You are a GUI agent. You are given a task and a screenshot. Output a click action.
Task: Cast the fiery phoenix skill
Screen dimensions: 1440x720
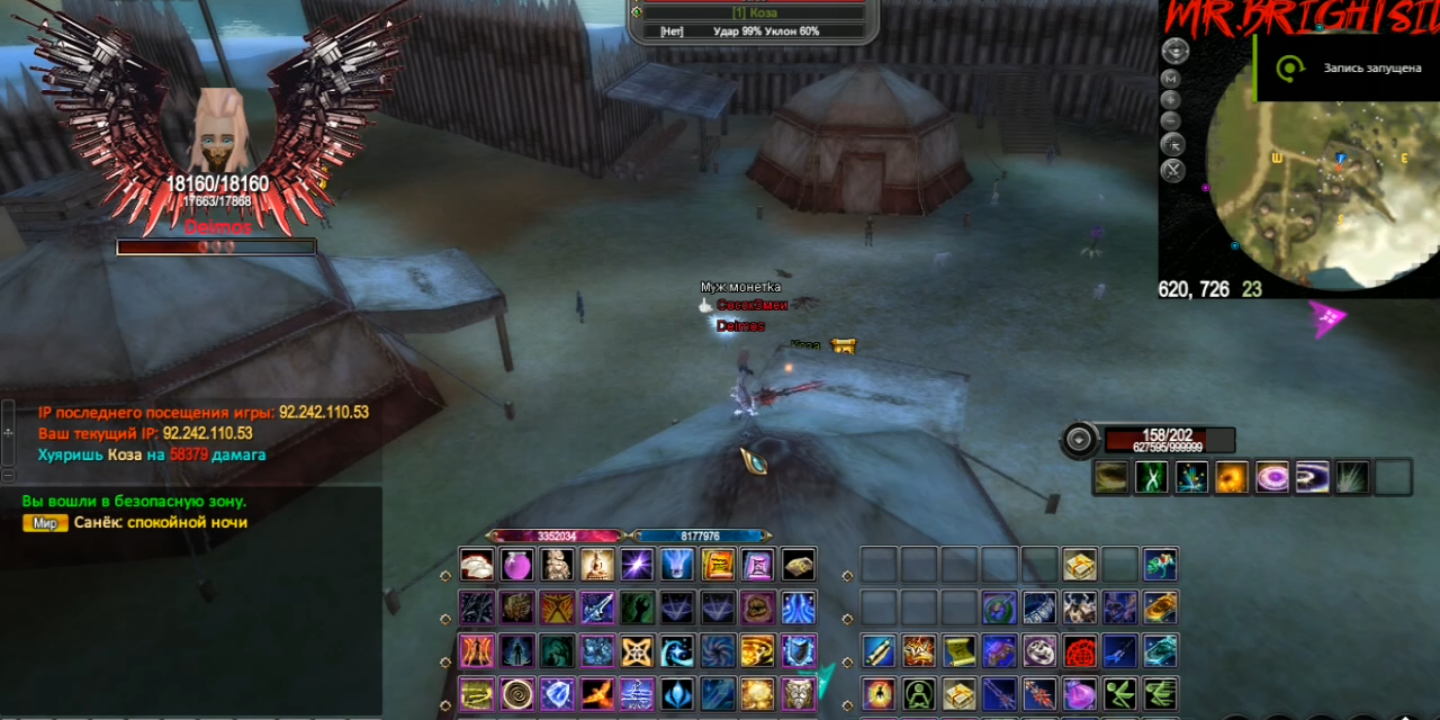point(597,693)
